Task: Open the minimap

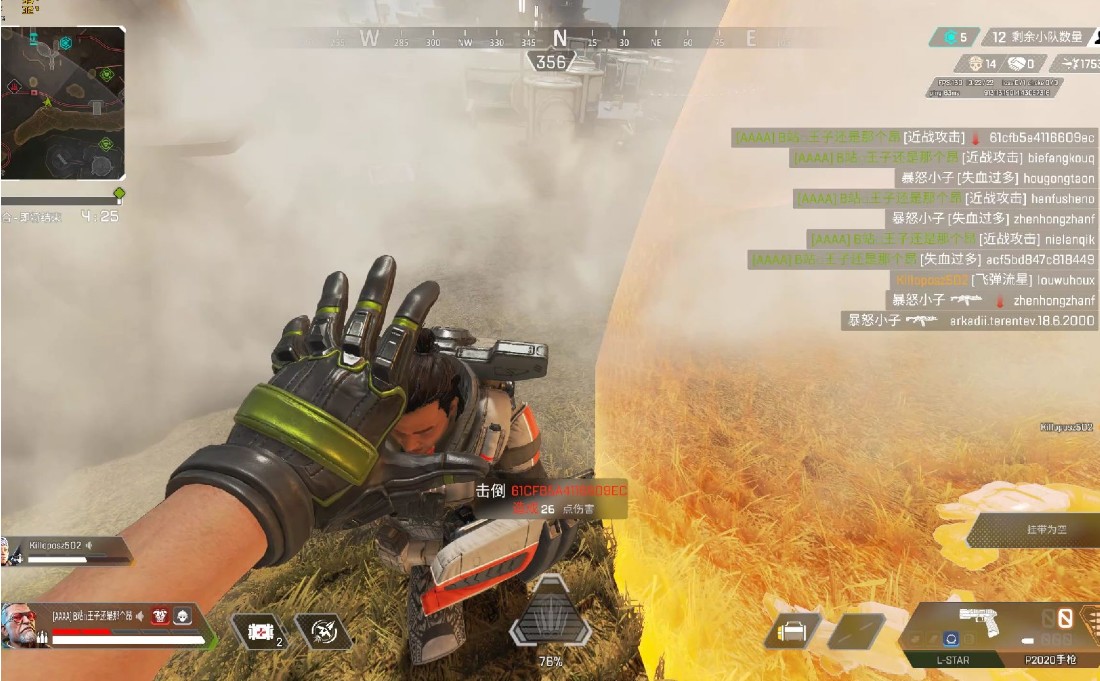Action: [62, 101]
